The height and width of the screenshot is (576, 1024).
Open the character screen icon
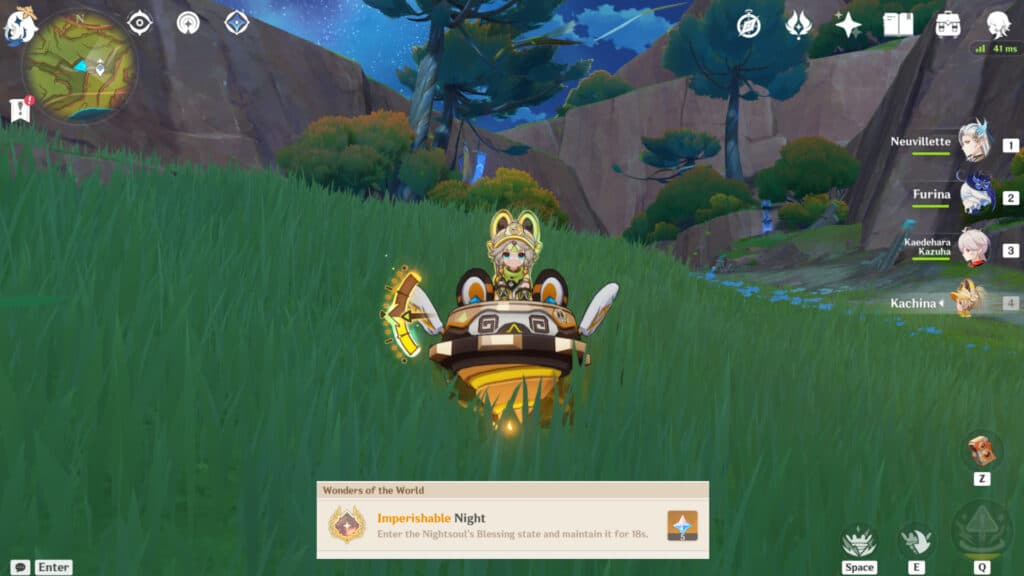point(997,25)
